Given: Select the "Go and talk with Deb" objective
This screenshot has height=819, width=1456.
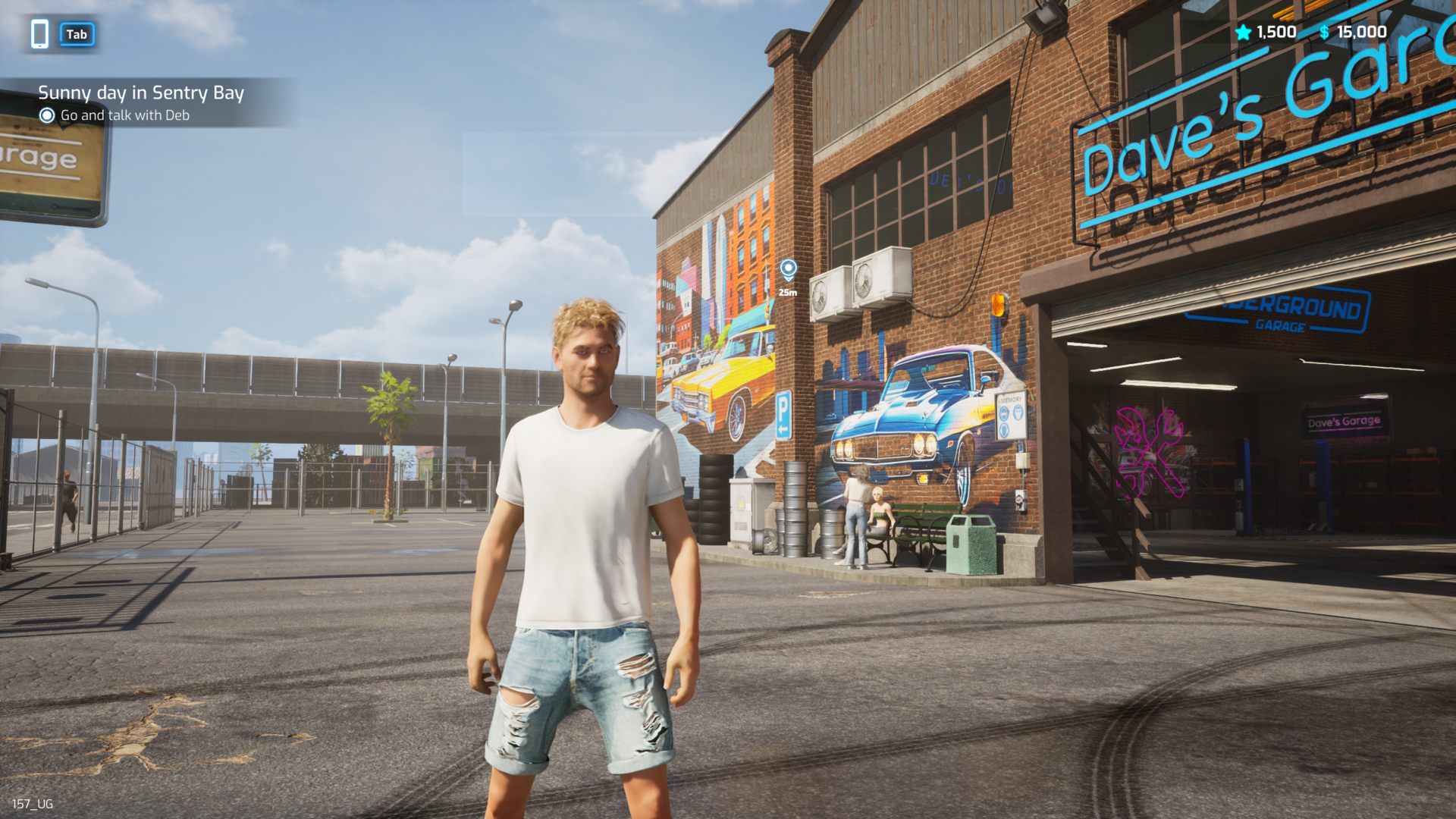Looking at the screenshot, I should (x=124, y=115).
